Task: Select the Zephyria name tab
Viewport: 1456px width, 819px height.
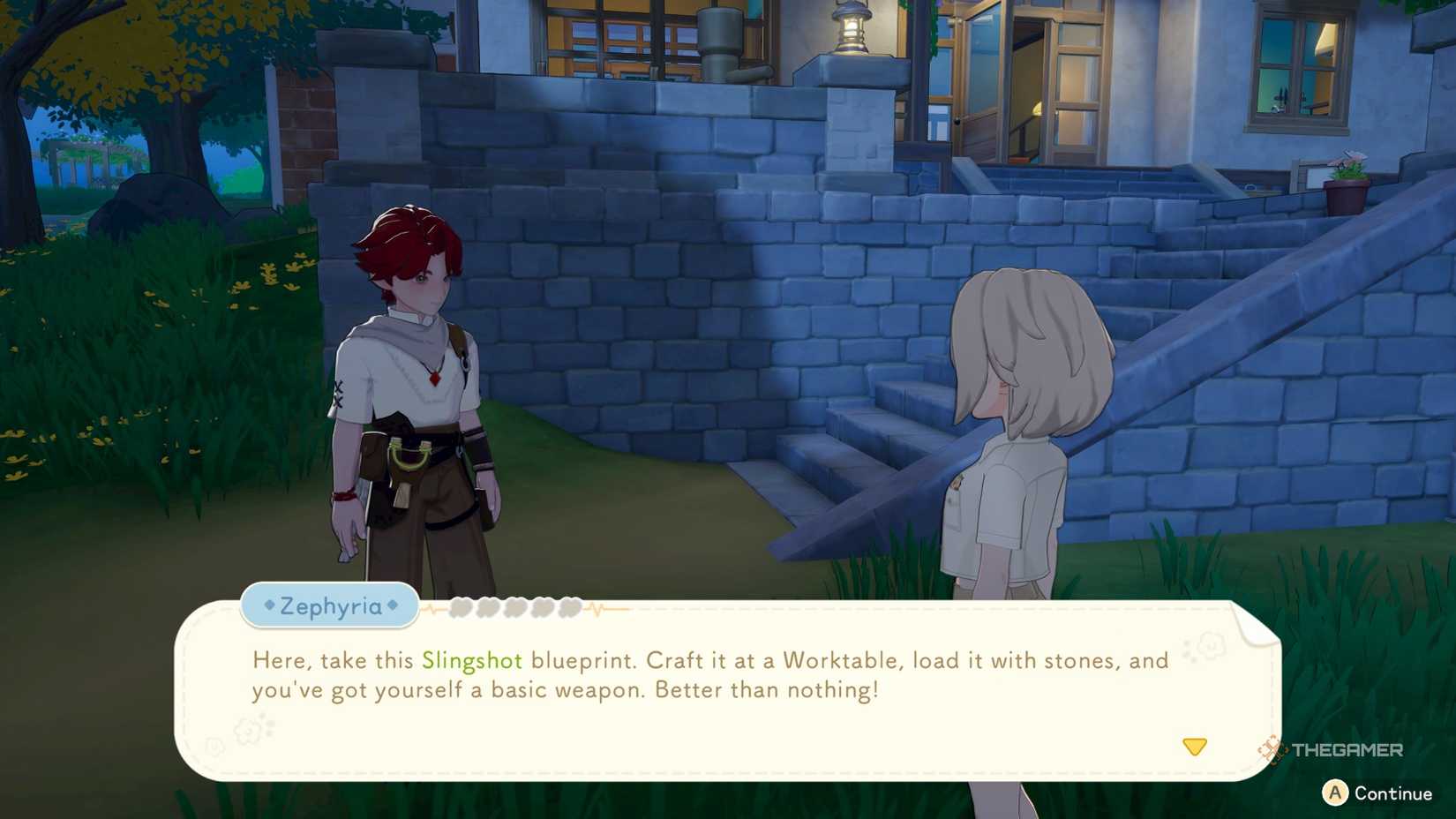Action: pyautogui.click(x=329, y=606)
